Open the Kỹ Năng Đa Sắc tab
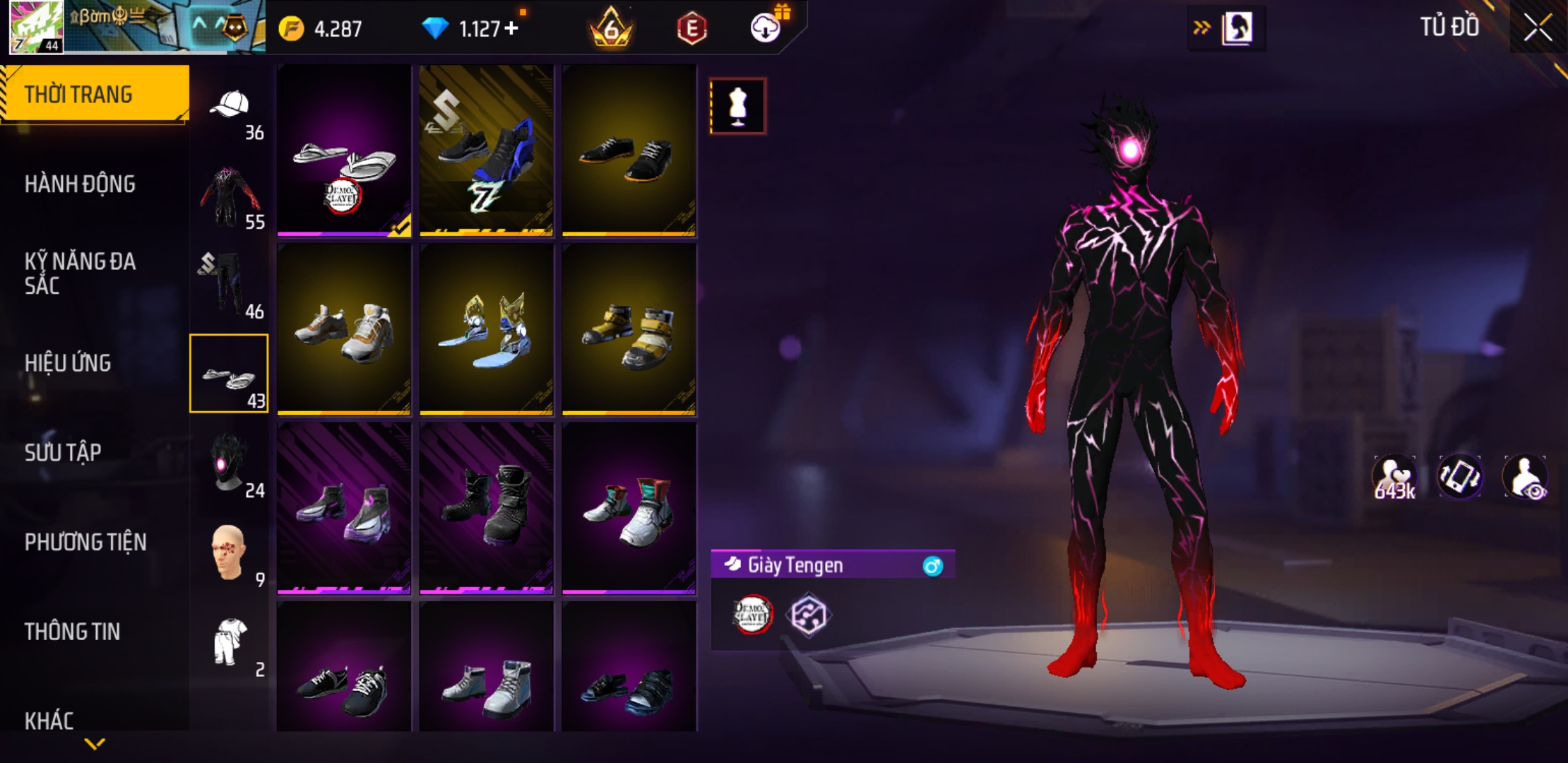Viewport: 1568px width, 763px height. tap(80, 273)
